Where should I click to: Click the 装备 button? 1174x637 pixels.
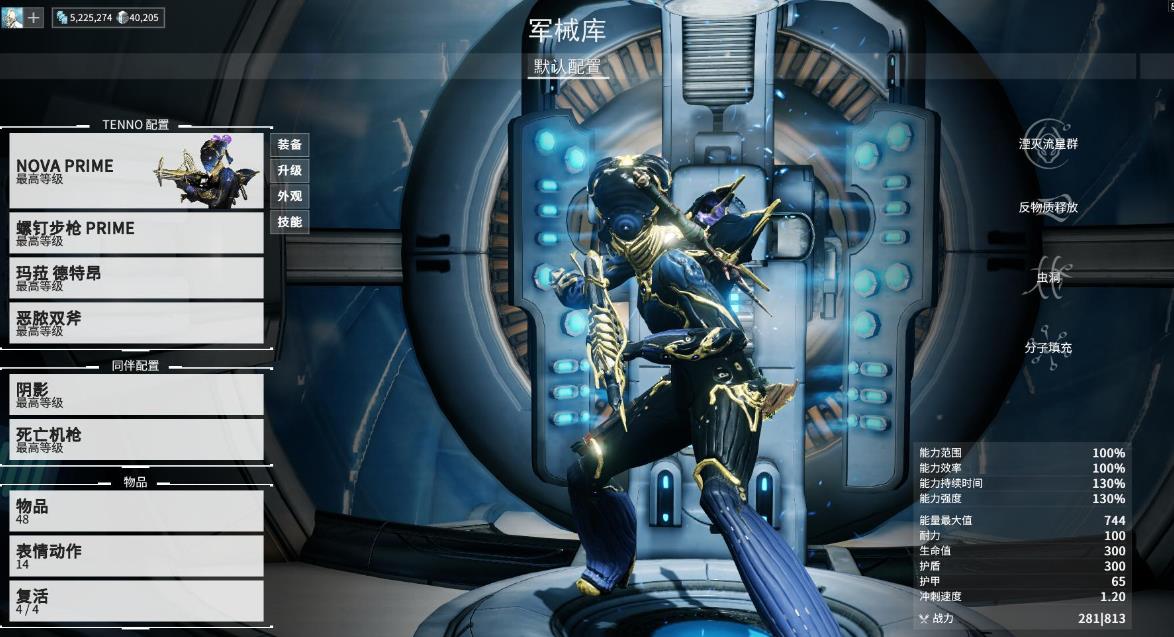point(290,145)
